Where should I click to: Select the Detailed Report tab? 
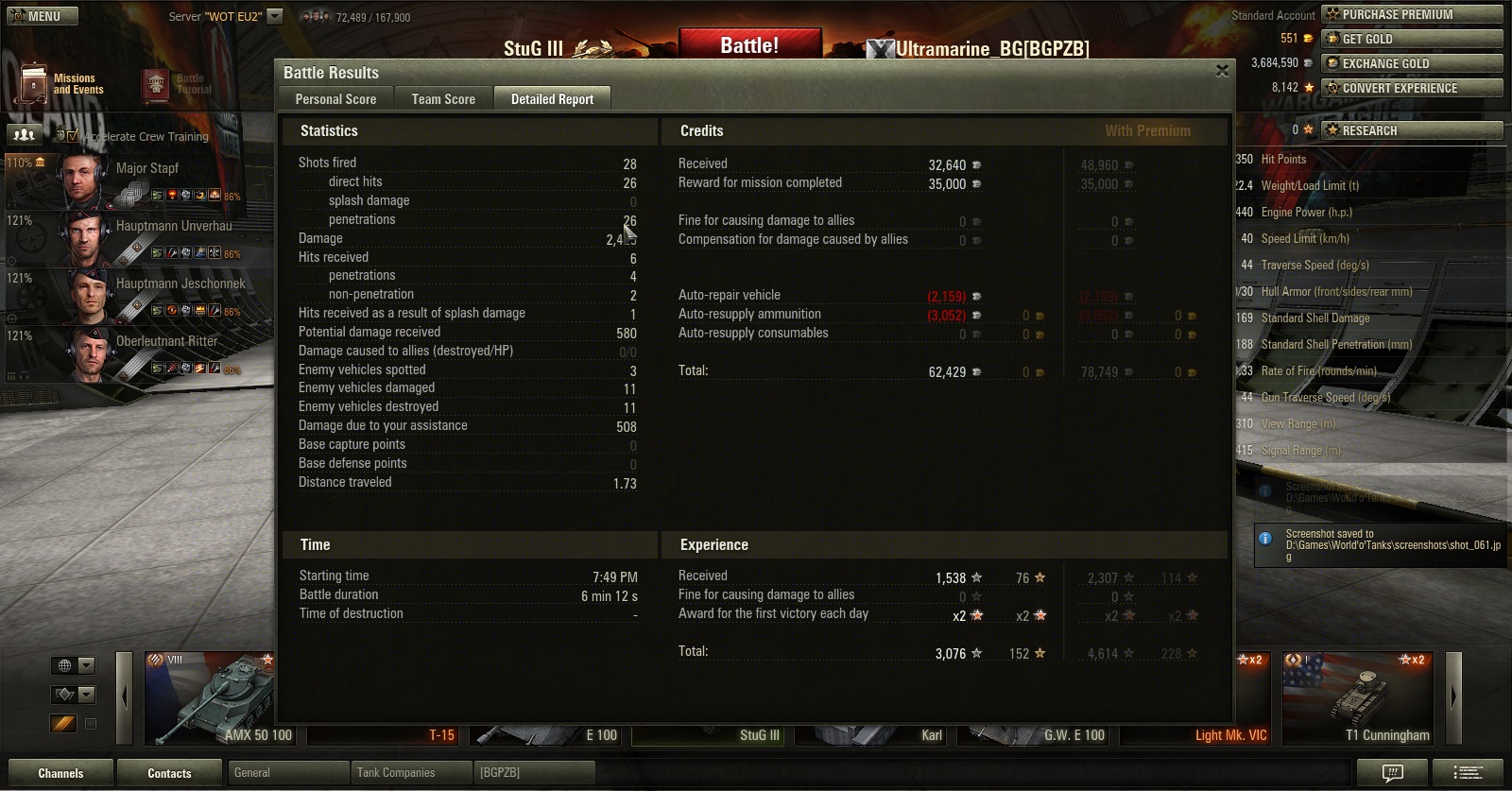(552, 99)
